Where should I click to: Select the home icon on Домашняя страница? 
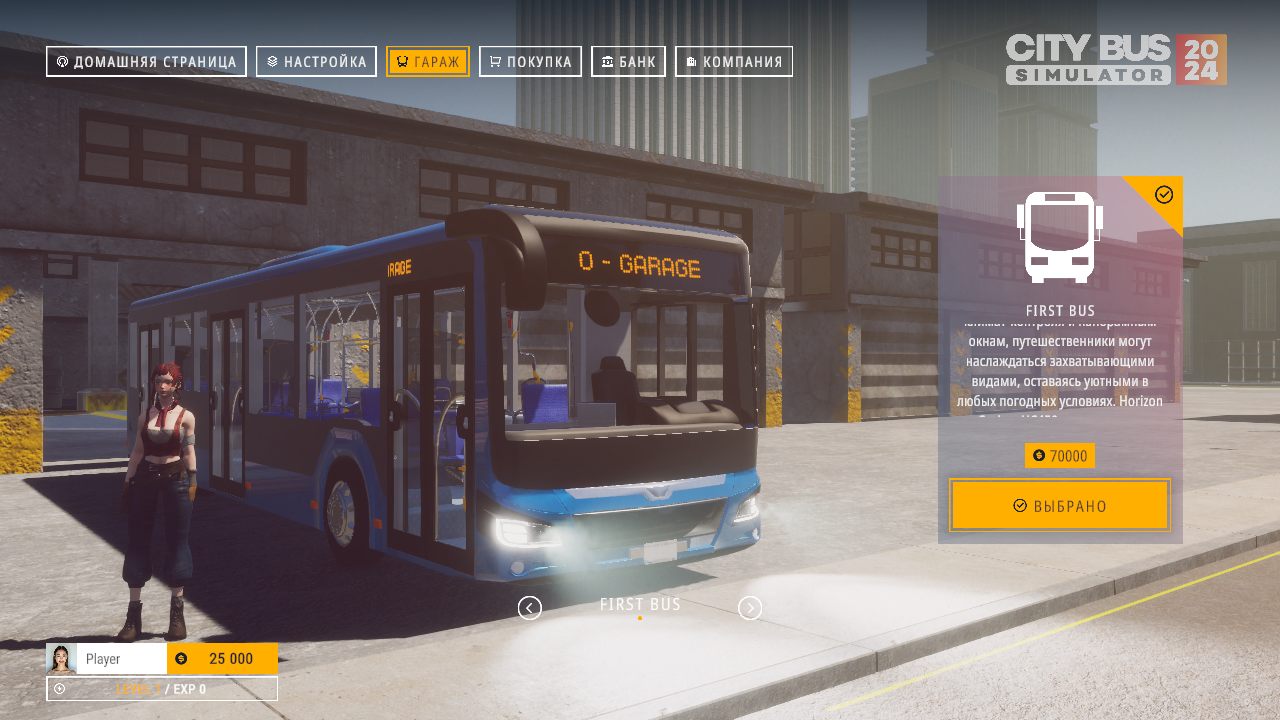[x=62, y=61]
